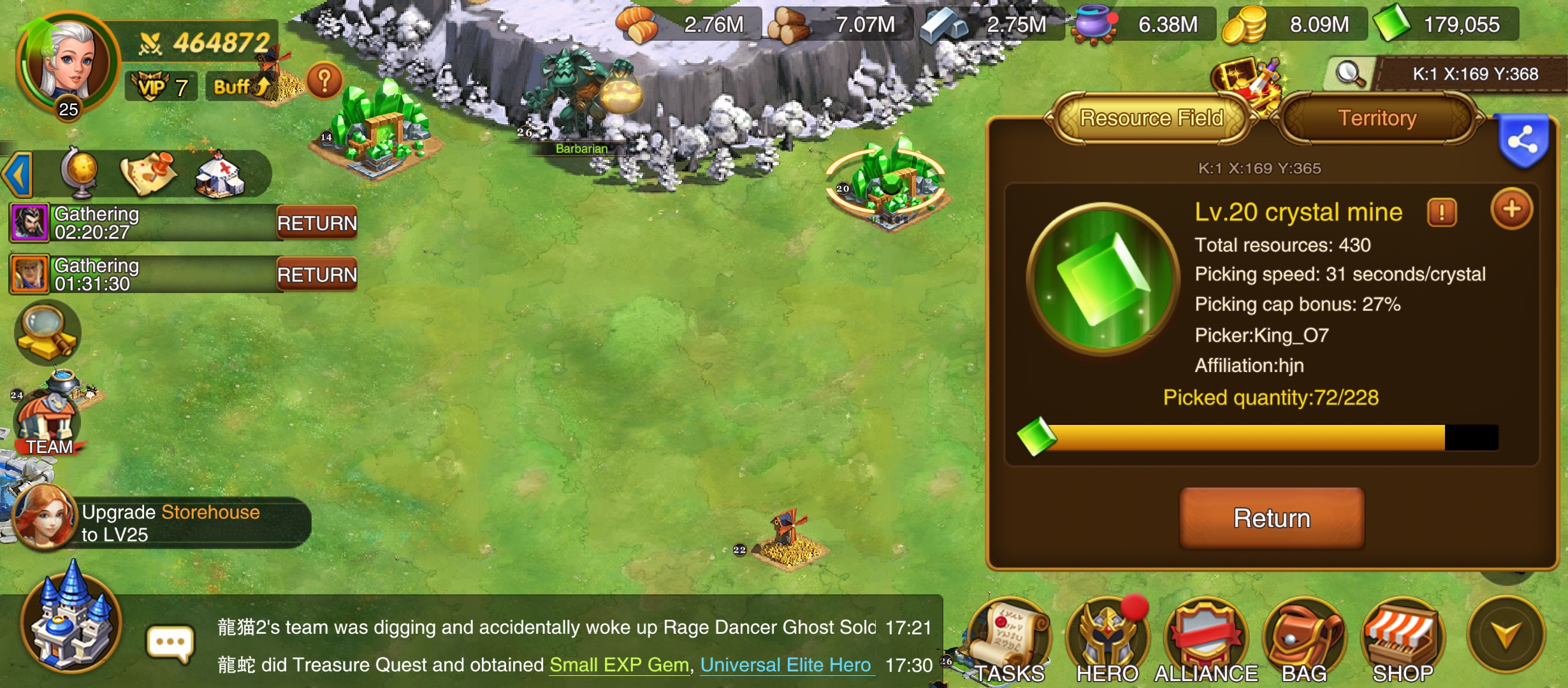Share the crystal mine location
This screenshot has height=688, width=1568.
pos(1523,140)
